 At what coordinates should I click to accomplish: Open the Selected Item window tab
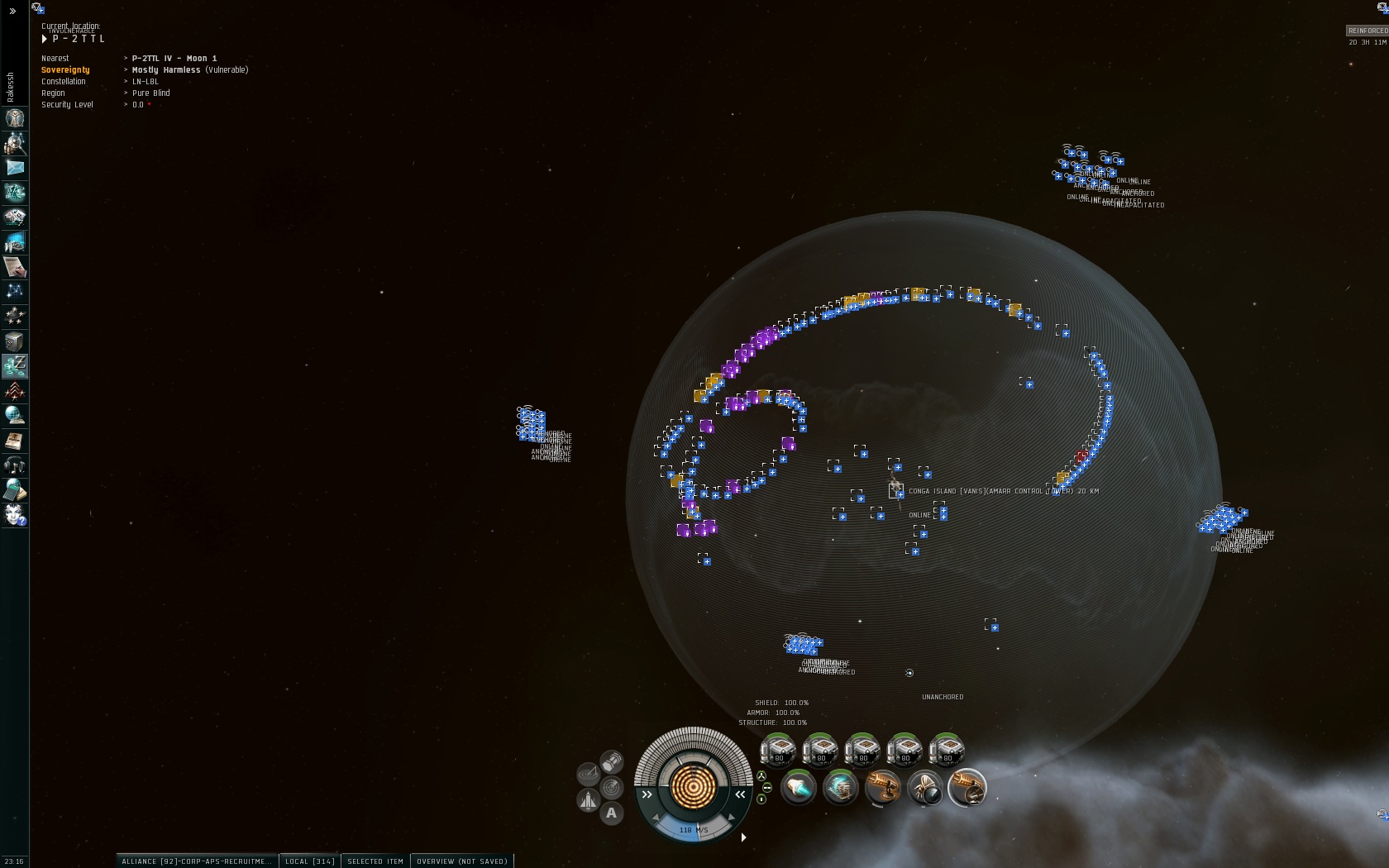(375, 861)
